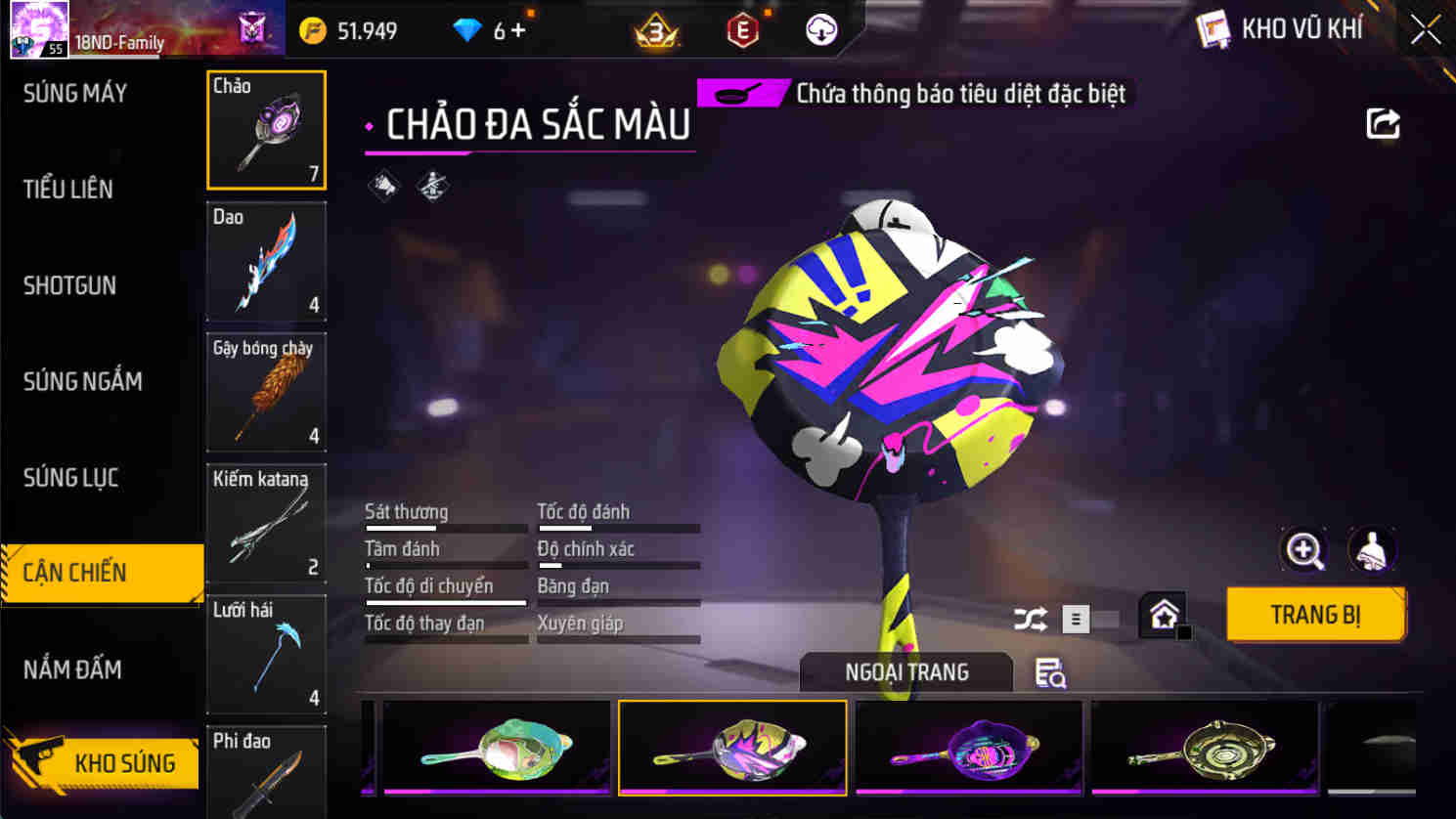Viewport: 1456px width, 819px height.
Task: Select the rank 3 medal icon
Action: click(657, 30)
